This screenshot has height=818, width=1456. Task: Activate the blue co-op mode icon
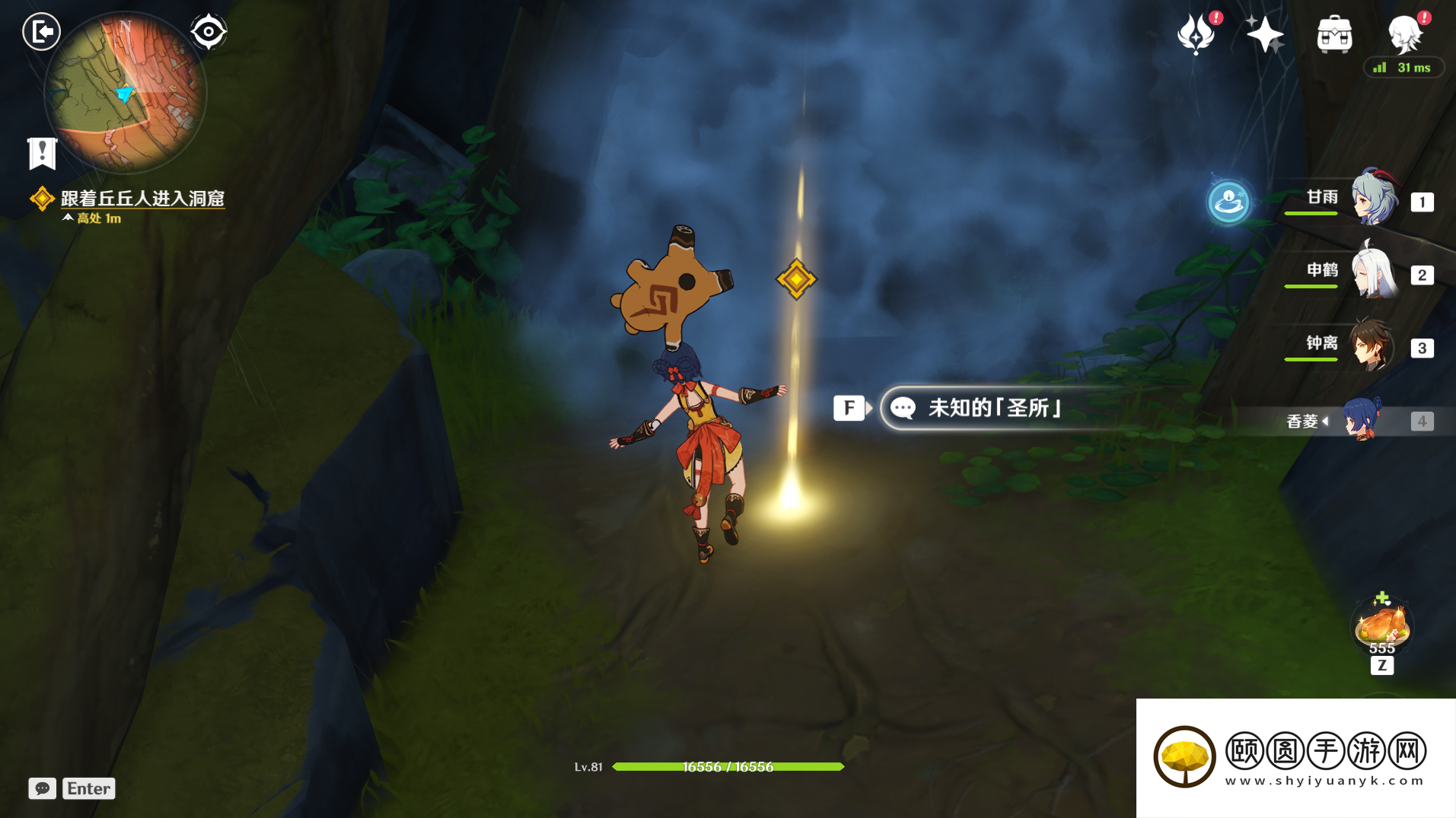(x=1228, y=202)
